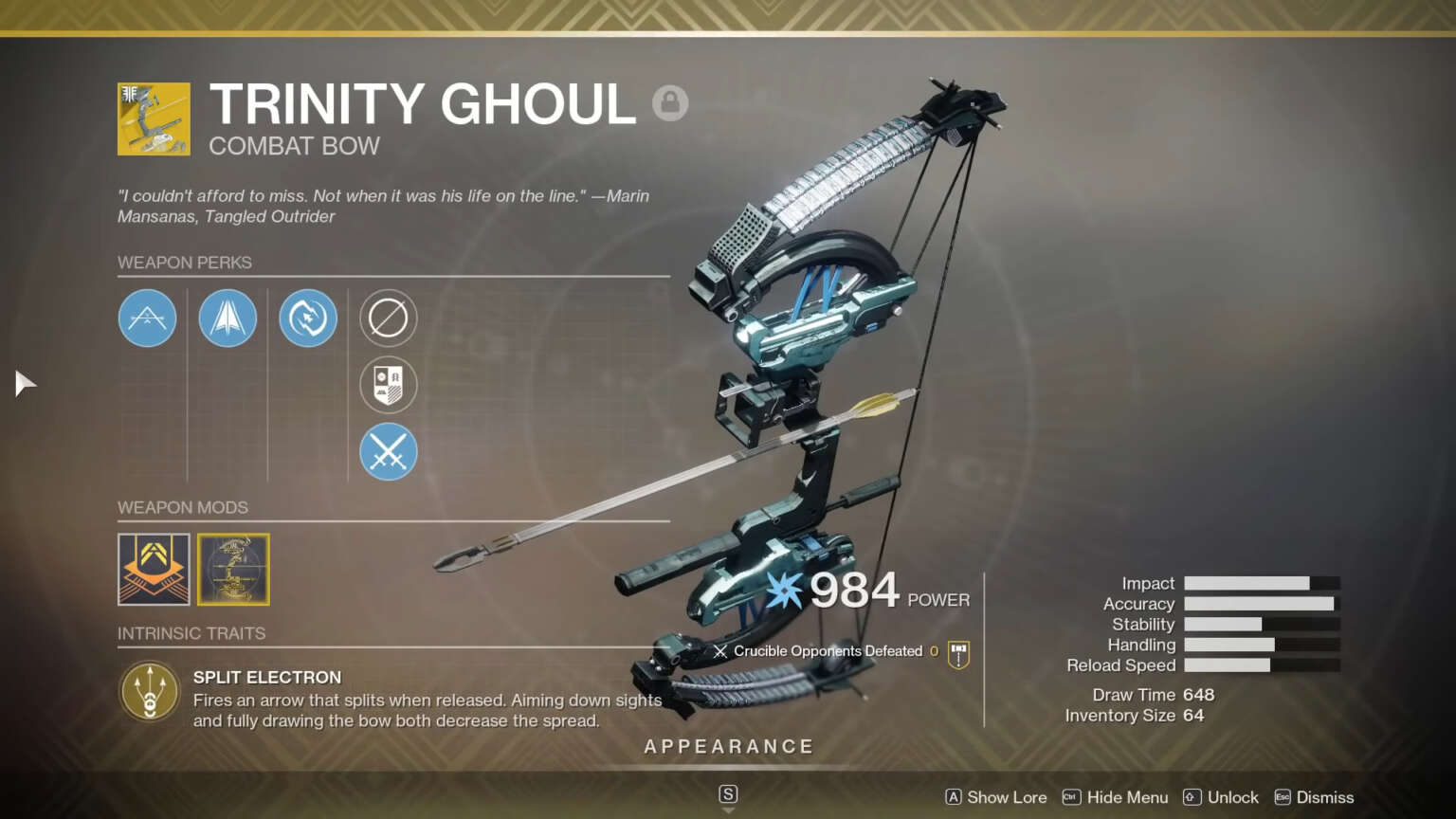Select the arrow perk icon
1456x819 pixels.
click(x=227, y=318)
